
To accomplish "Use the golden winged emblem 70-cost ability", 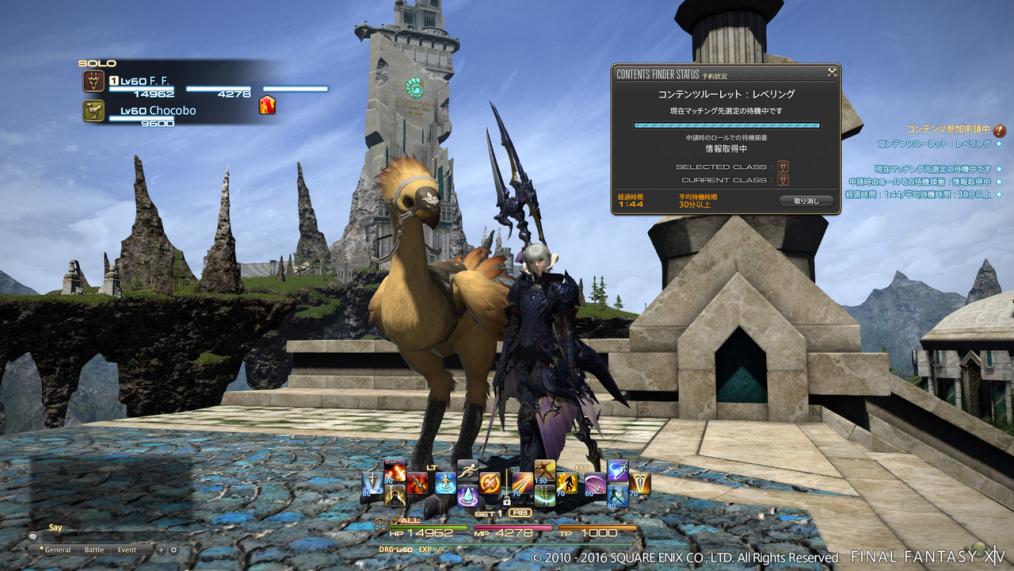I will pos(640,484).
